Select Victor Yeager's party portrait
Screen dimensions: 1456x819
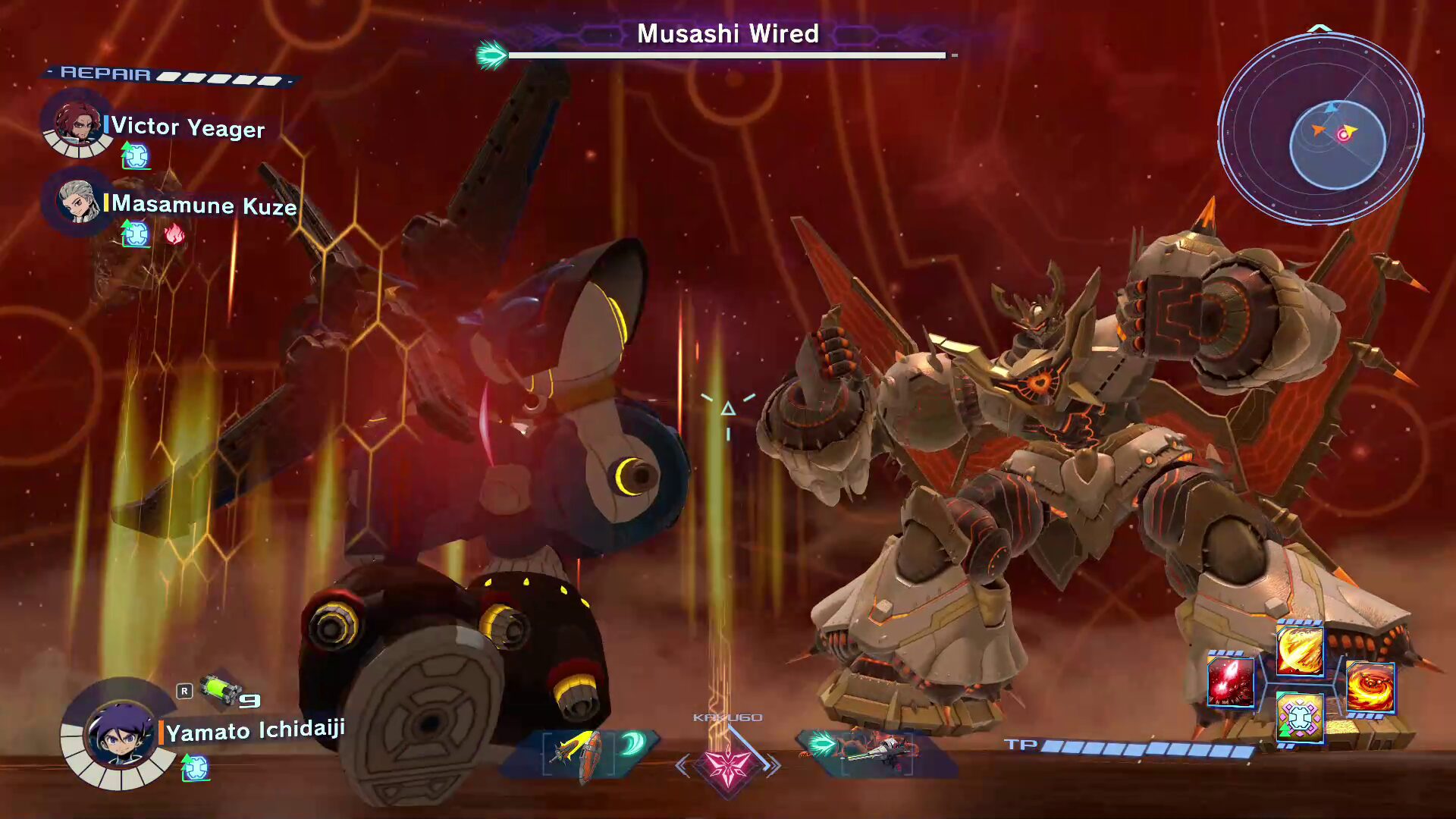(78, 123)
